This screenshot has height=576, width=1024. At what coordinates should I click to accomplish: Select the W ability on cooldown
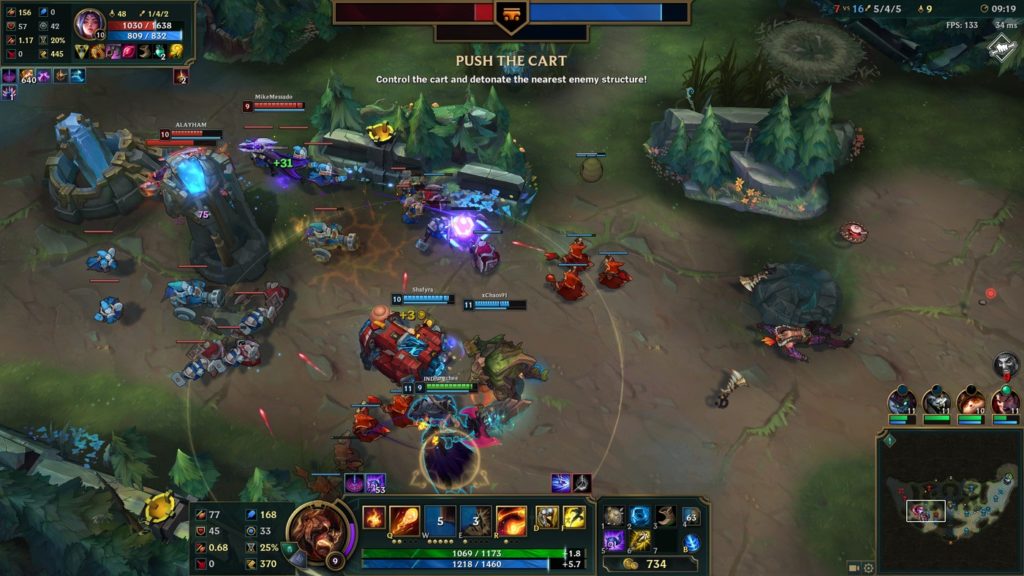[441, 519]
